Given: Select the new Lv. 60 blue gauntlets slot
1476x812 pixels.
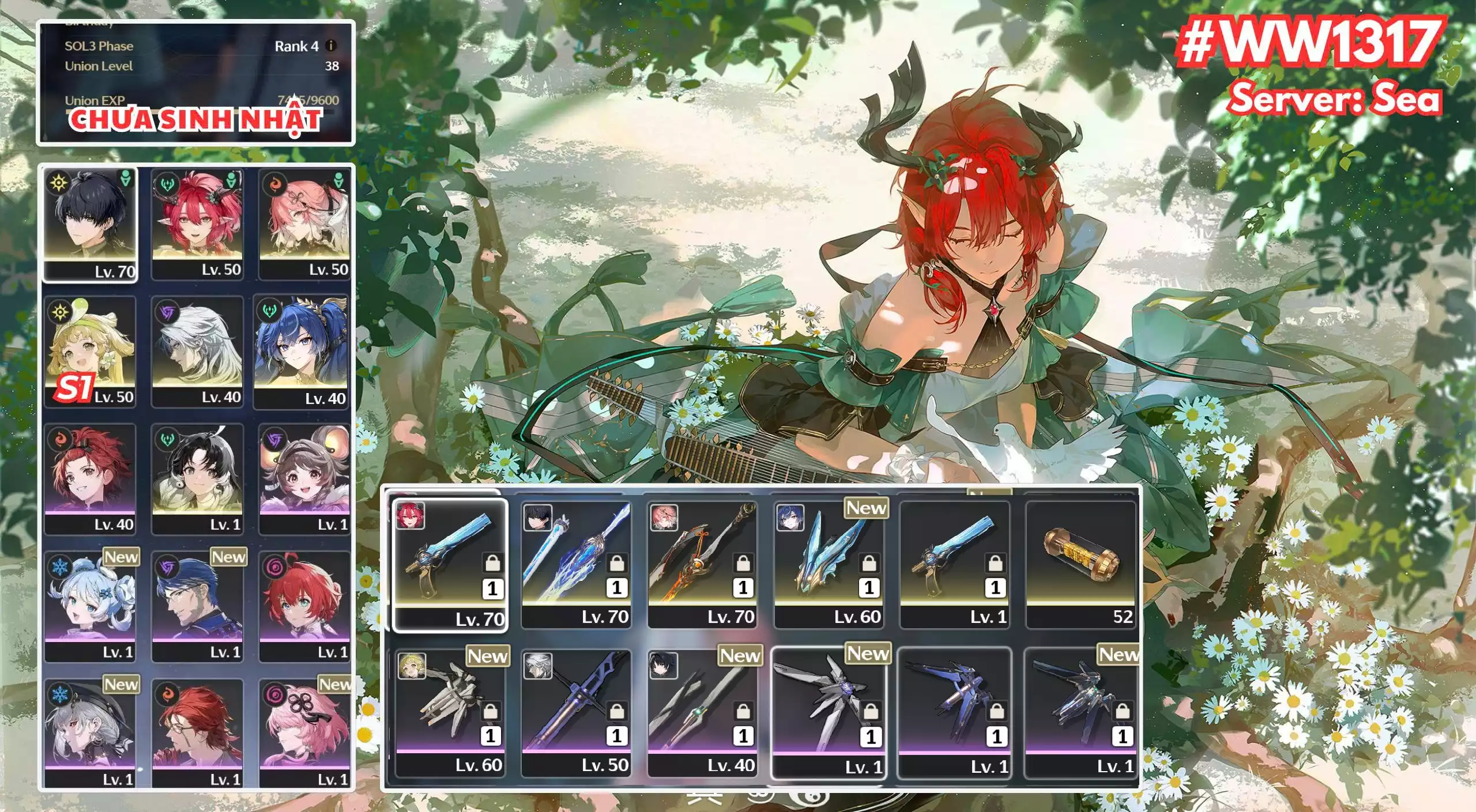Looking at the screenshot, I should pos(829,565).
